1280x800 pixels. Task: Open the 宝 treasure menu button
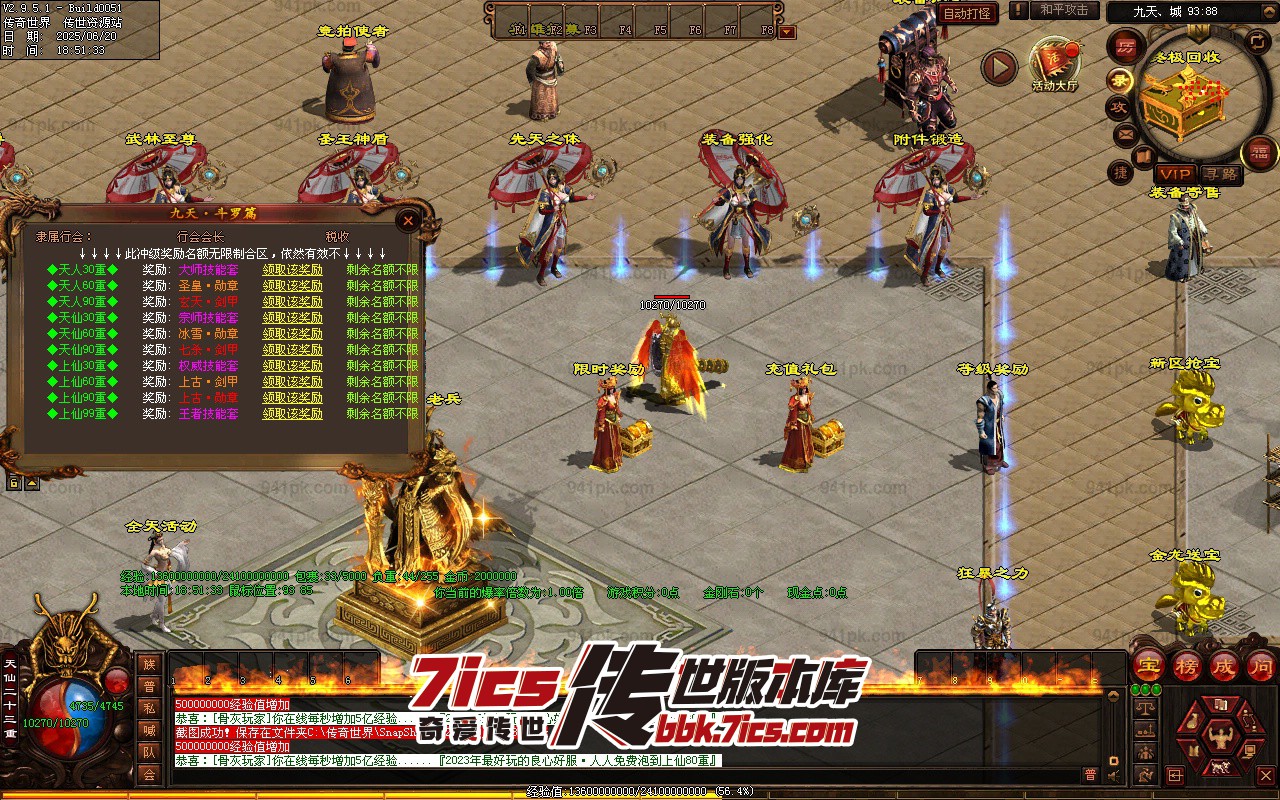[x=1148, y=666]
